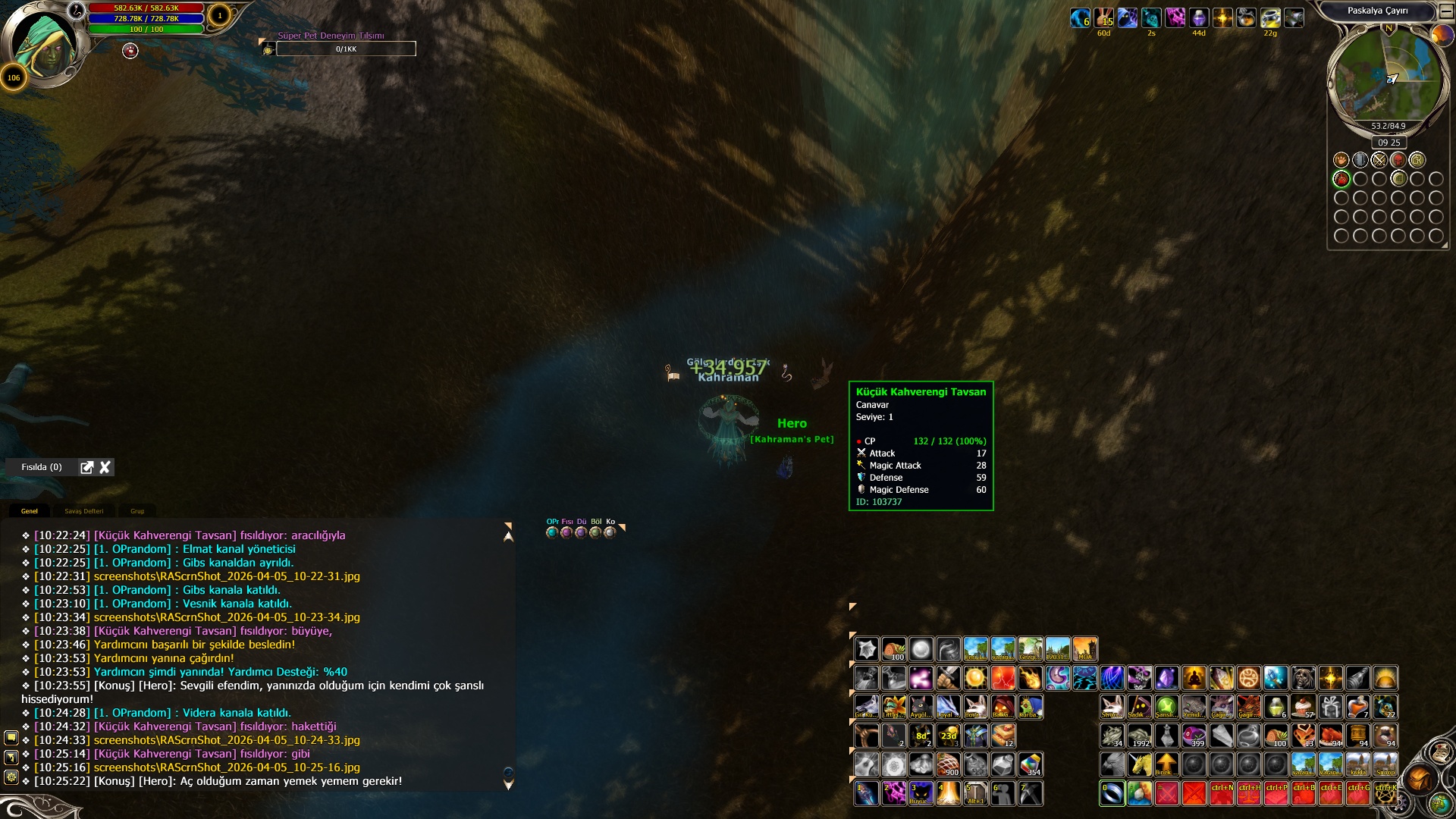
Task: Use the cupcake item with 57 stacks
Action: tap(1304, 707)
